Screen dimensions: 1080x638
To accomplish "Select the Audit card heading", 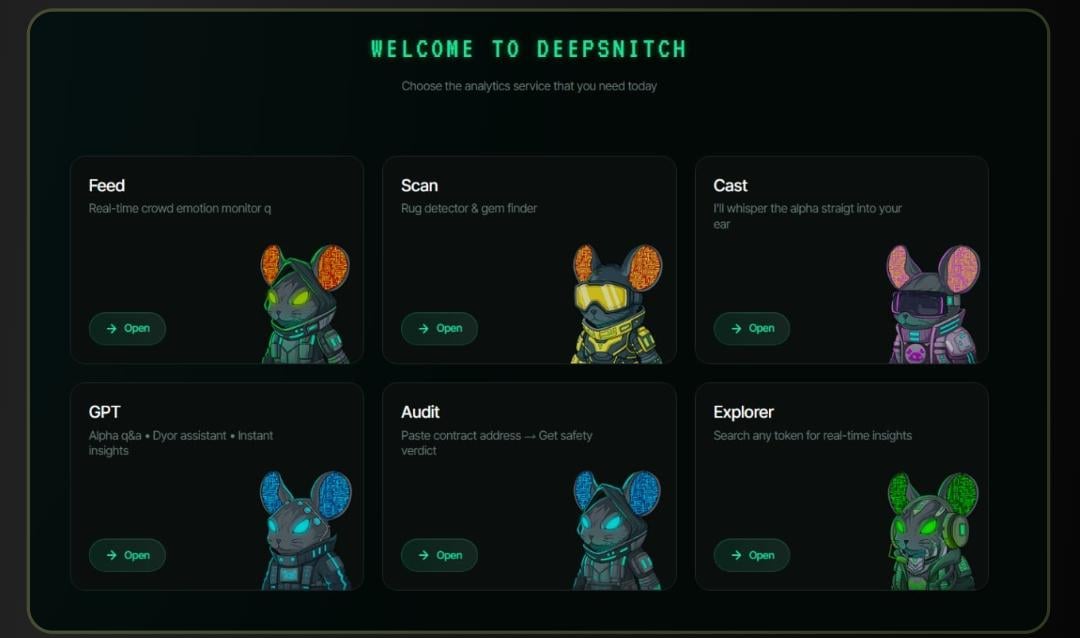I will click(420, 412).
